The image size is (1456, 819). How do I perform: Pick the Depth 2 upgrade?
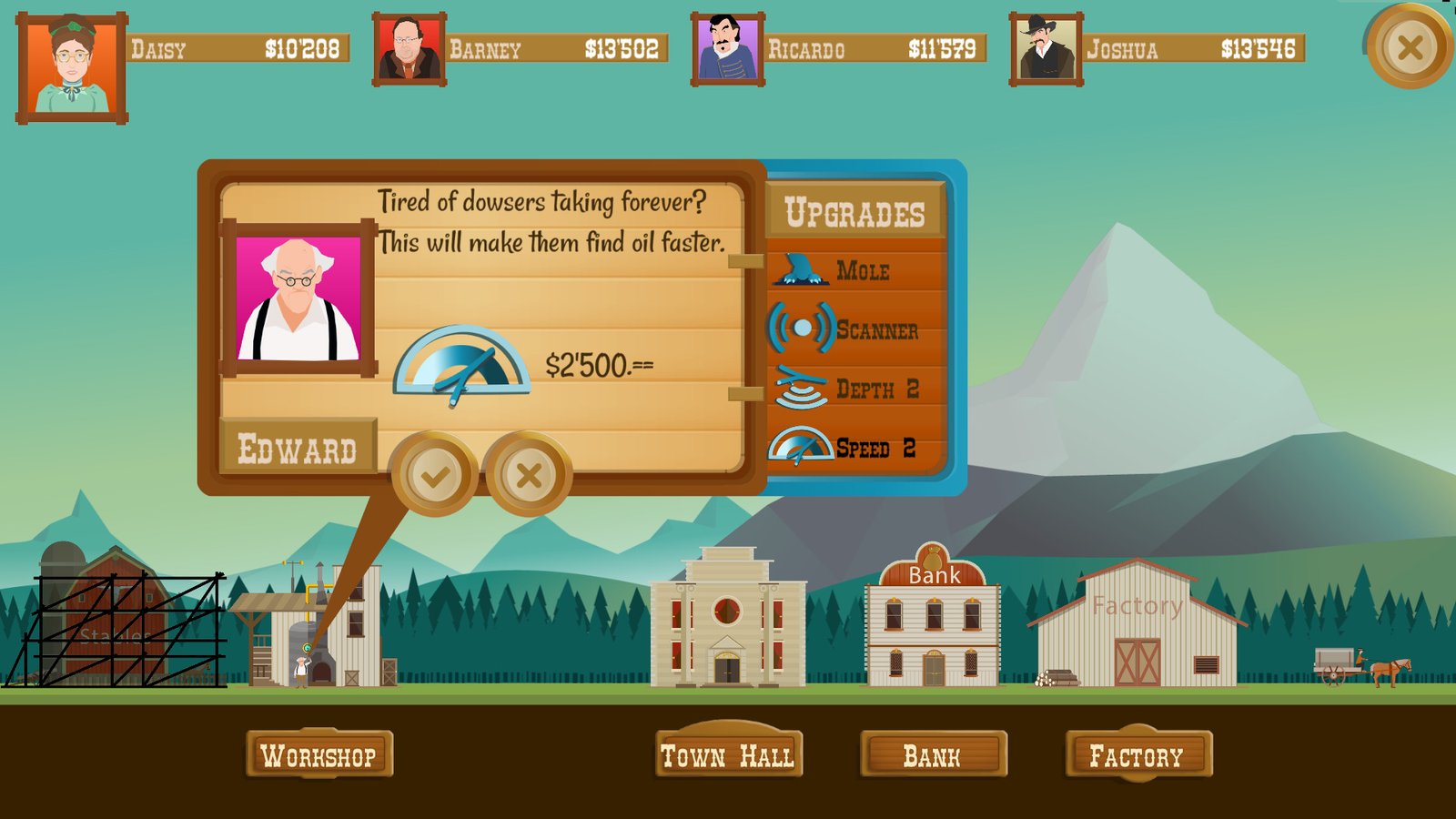855,389
